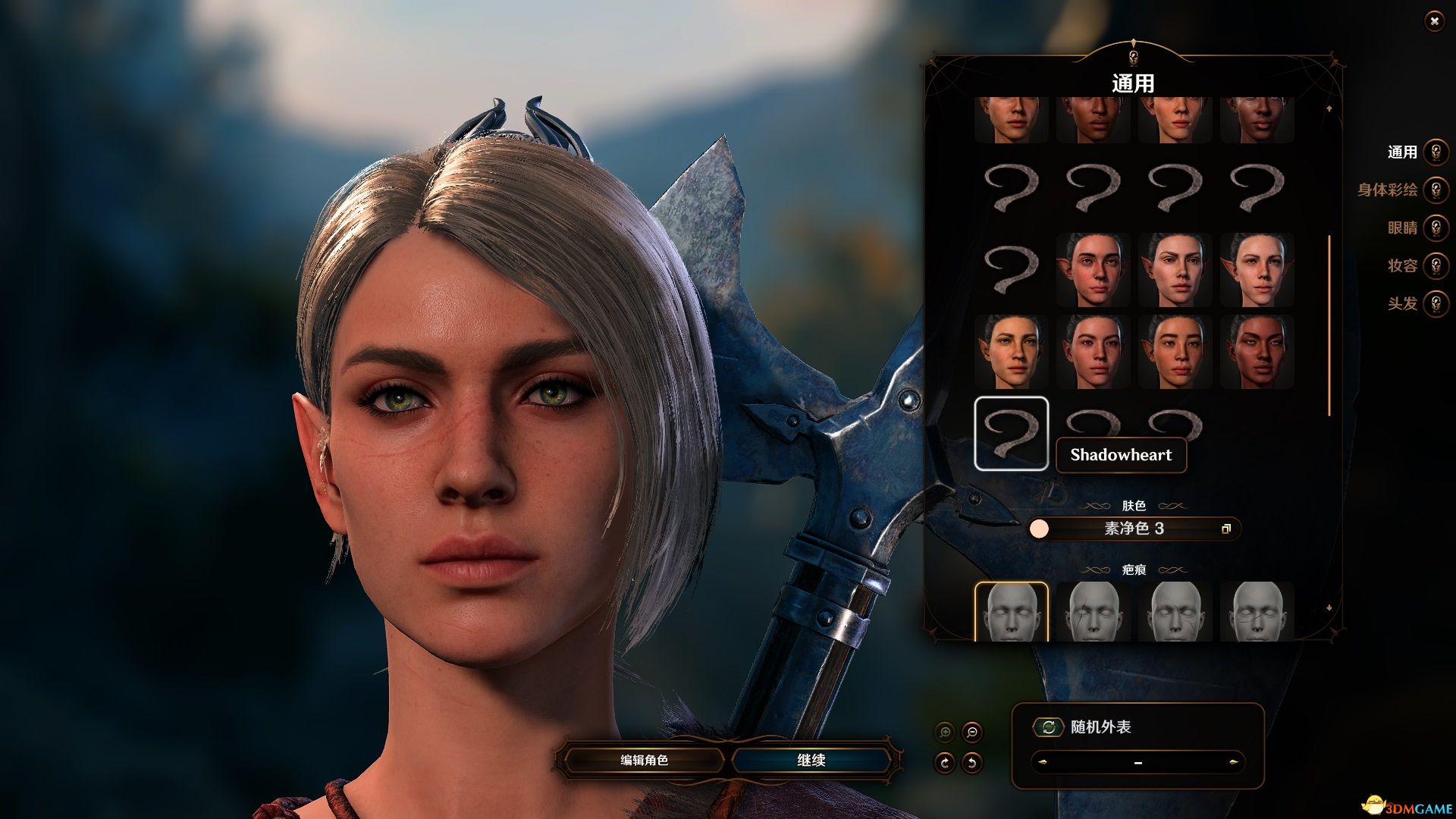
Task: Pick the dark-skinned face in the elf row
Action: (x=1257, y=351)
